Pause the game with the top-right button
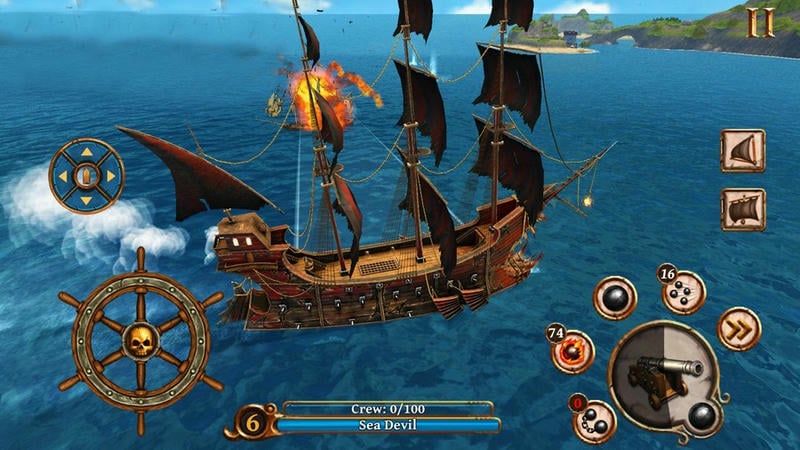 point(762,21)
